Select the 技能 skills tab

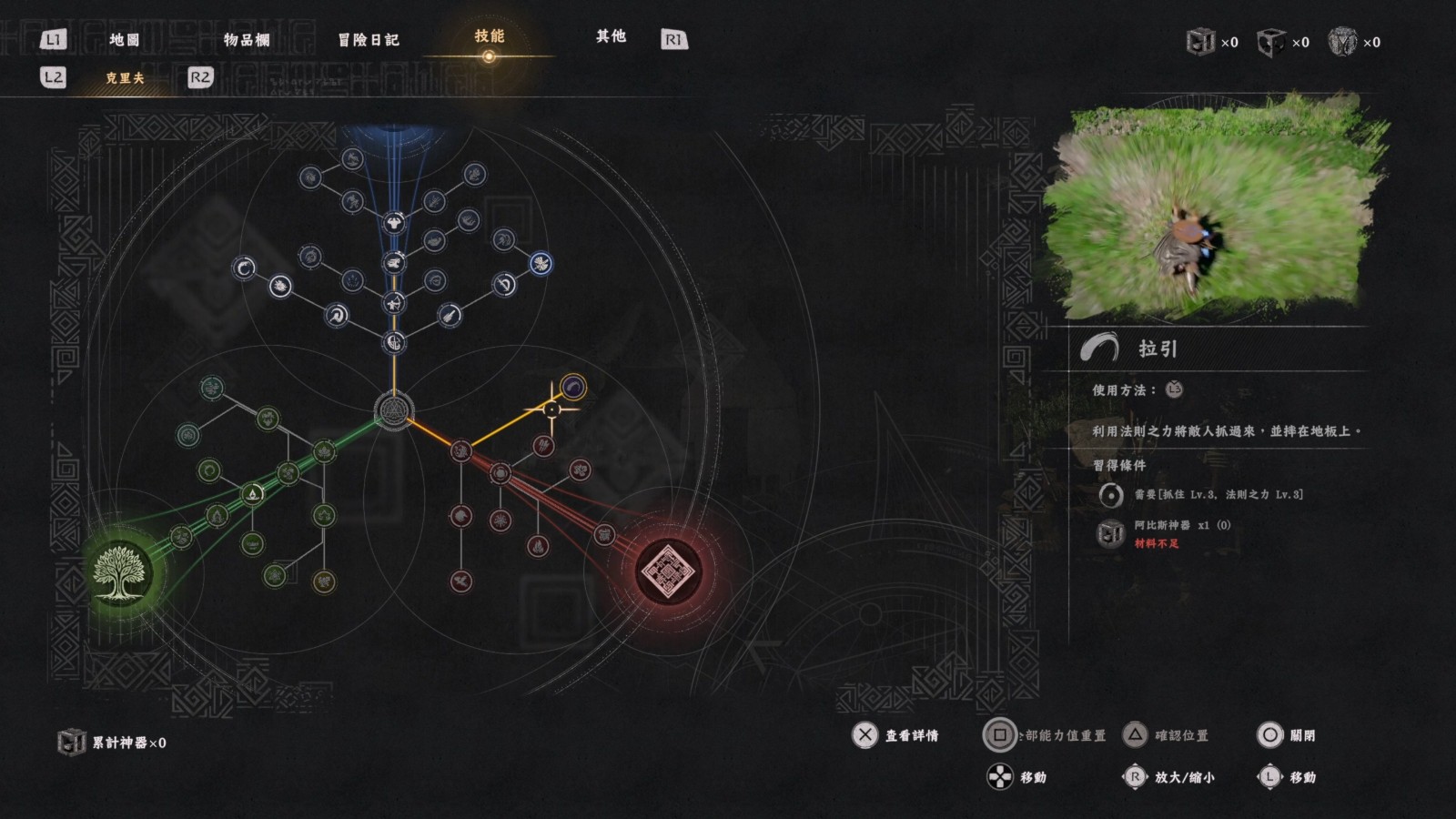click(489, 36)
